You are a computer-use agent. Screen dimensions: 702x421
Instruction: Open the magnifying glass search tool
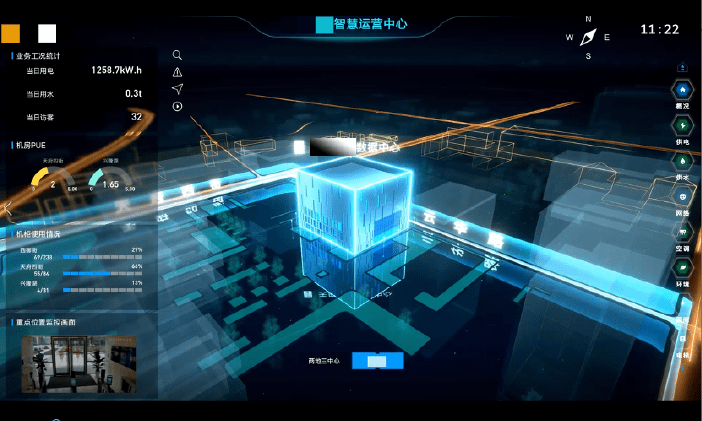point(177,56)
